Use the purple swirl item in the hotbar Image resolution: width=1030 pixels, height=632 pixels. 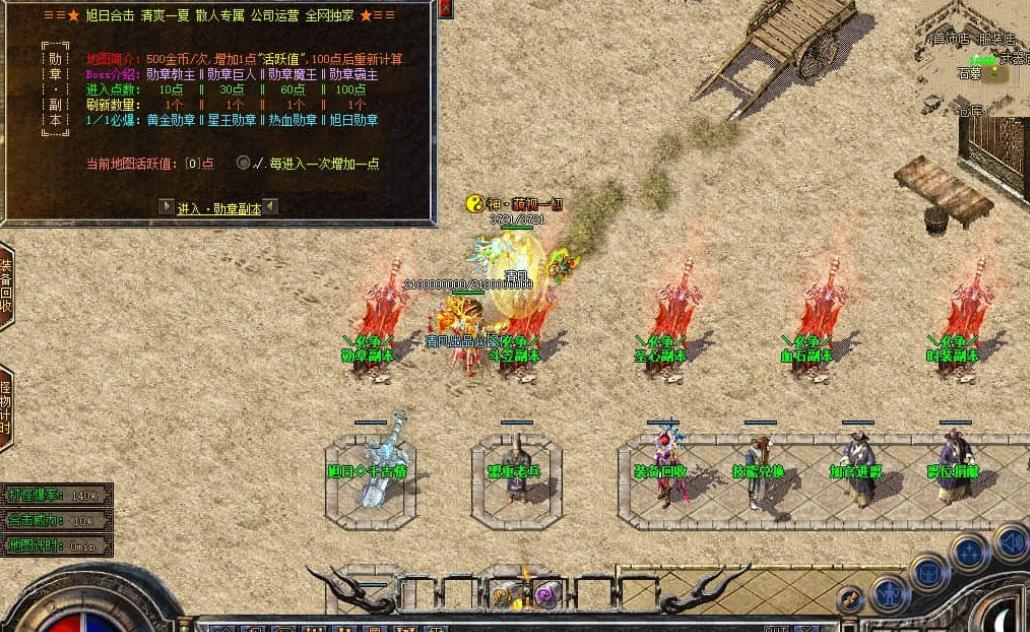click(546, 596)
